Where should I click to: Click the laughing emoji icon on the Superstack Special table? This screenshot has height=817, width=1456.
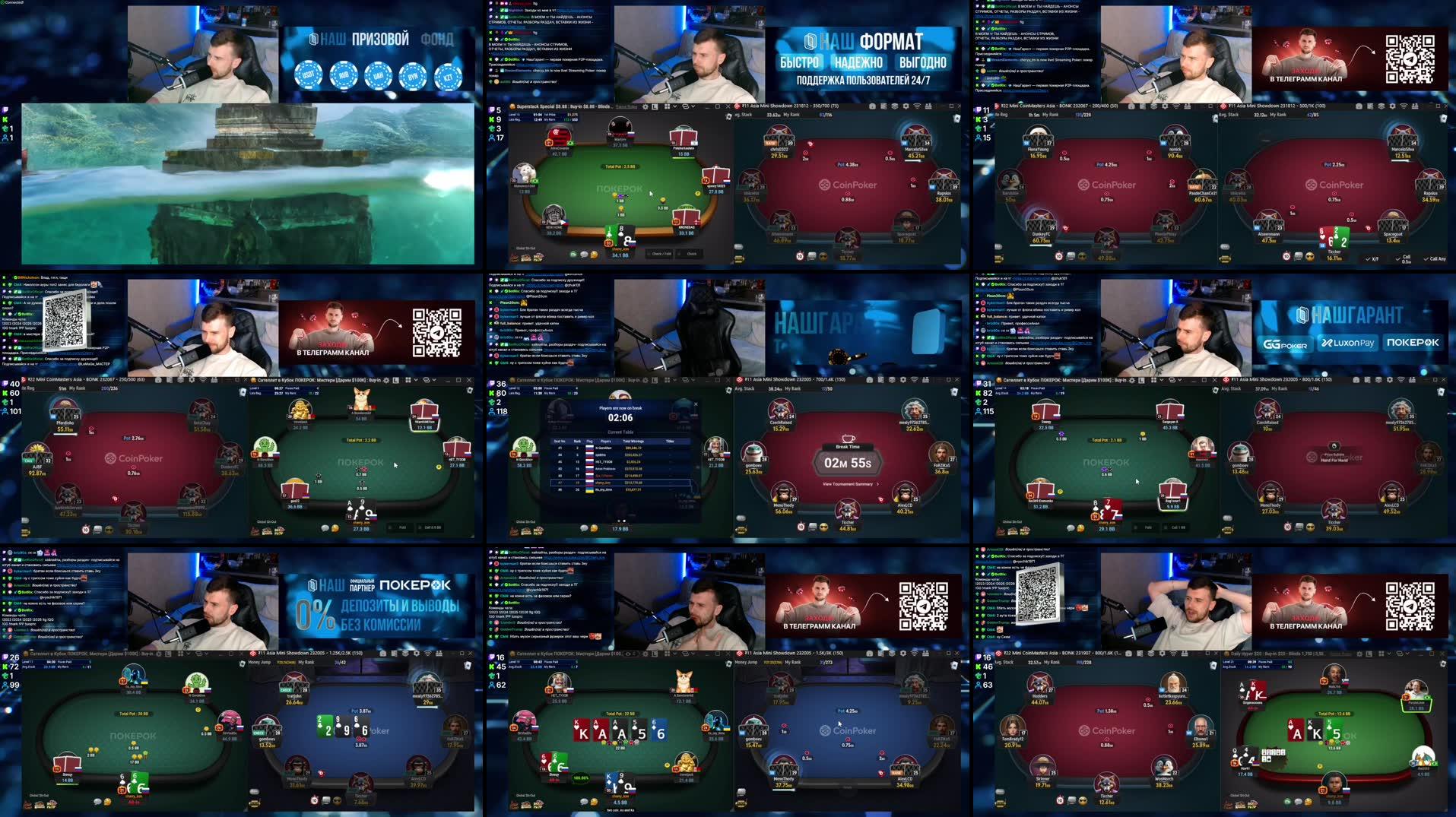click(594, 255)
